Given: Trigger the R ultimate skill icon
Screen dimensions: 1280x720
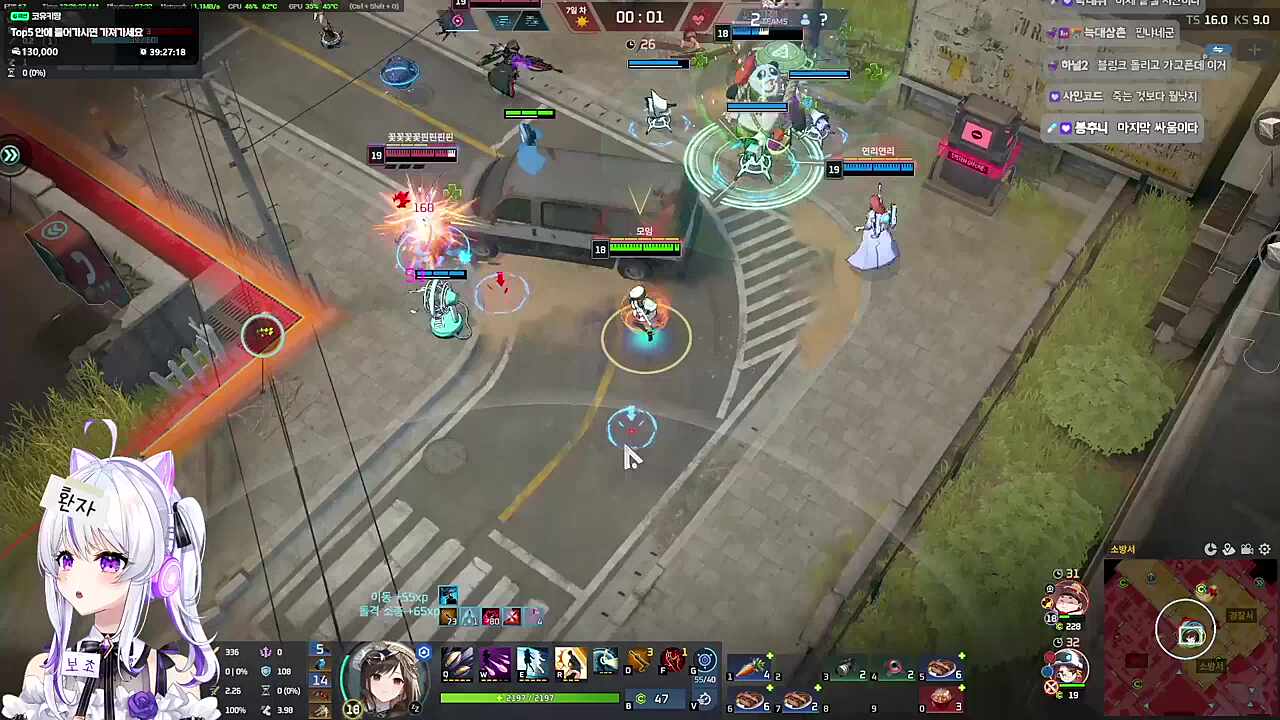Looking at the screenshot, I should coord(570,663).
